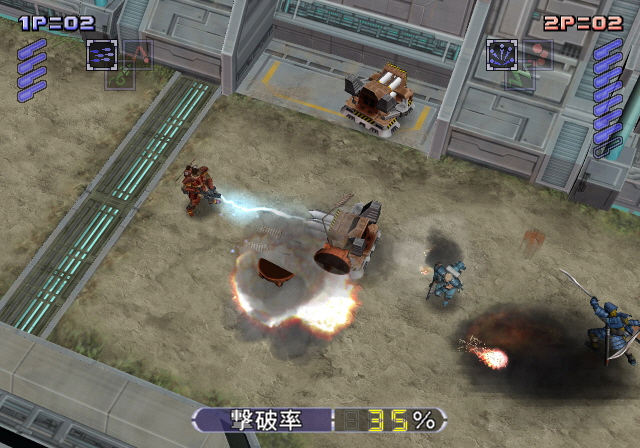Choose 1P's faded red weapon icon

tap(138, 54)
